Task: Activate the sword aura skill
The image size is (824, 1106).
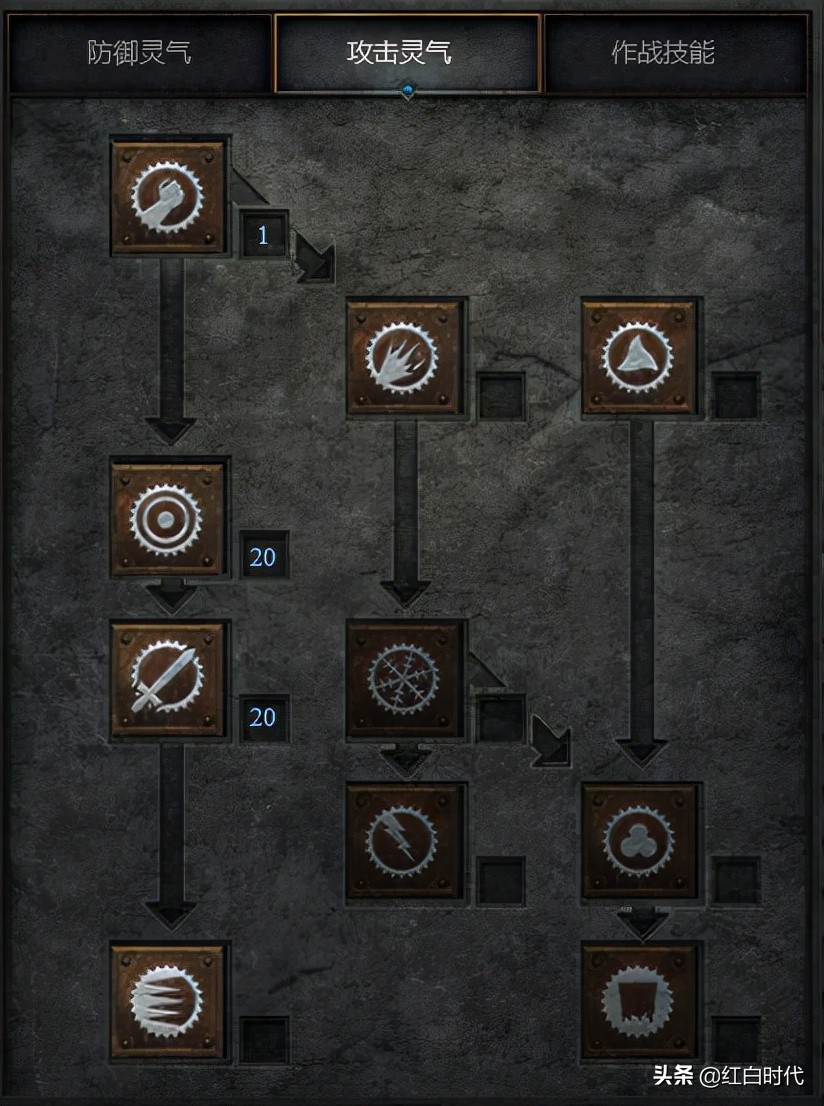Action: pyautogui.click(x=168, y=680)
